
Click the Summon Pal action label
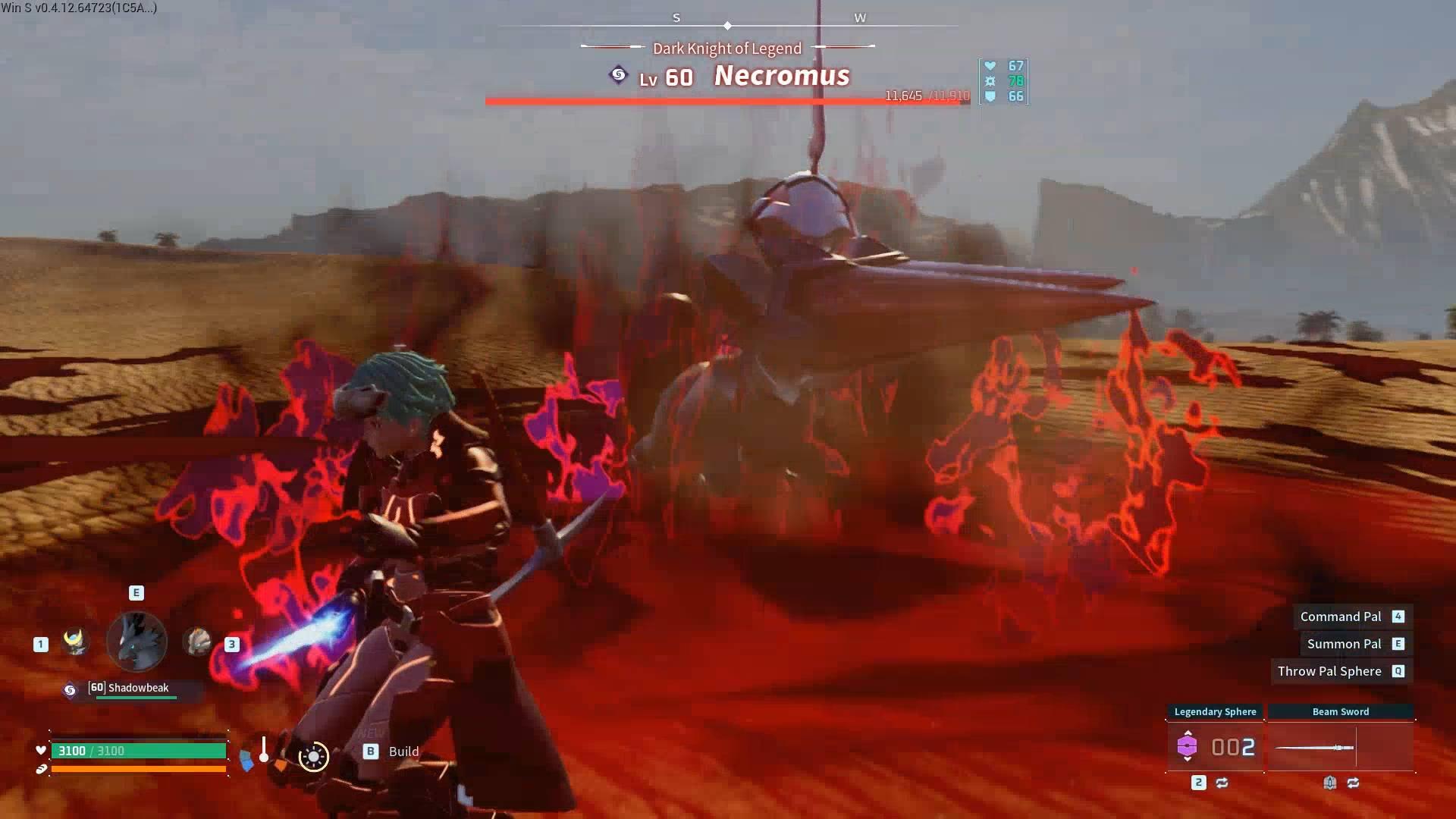[1344, 644]
